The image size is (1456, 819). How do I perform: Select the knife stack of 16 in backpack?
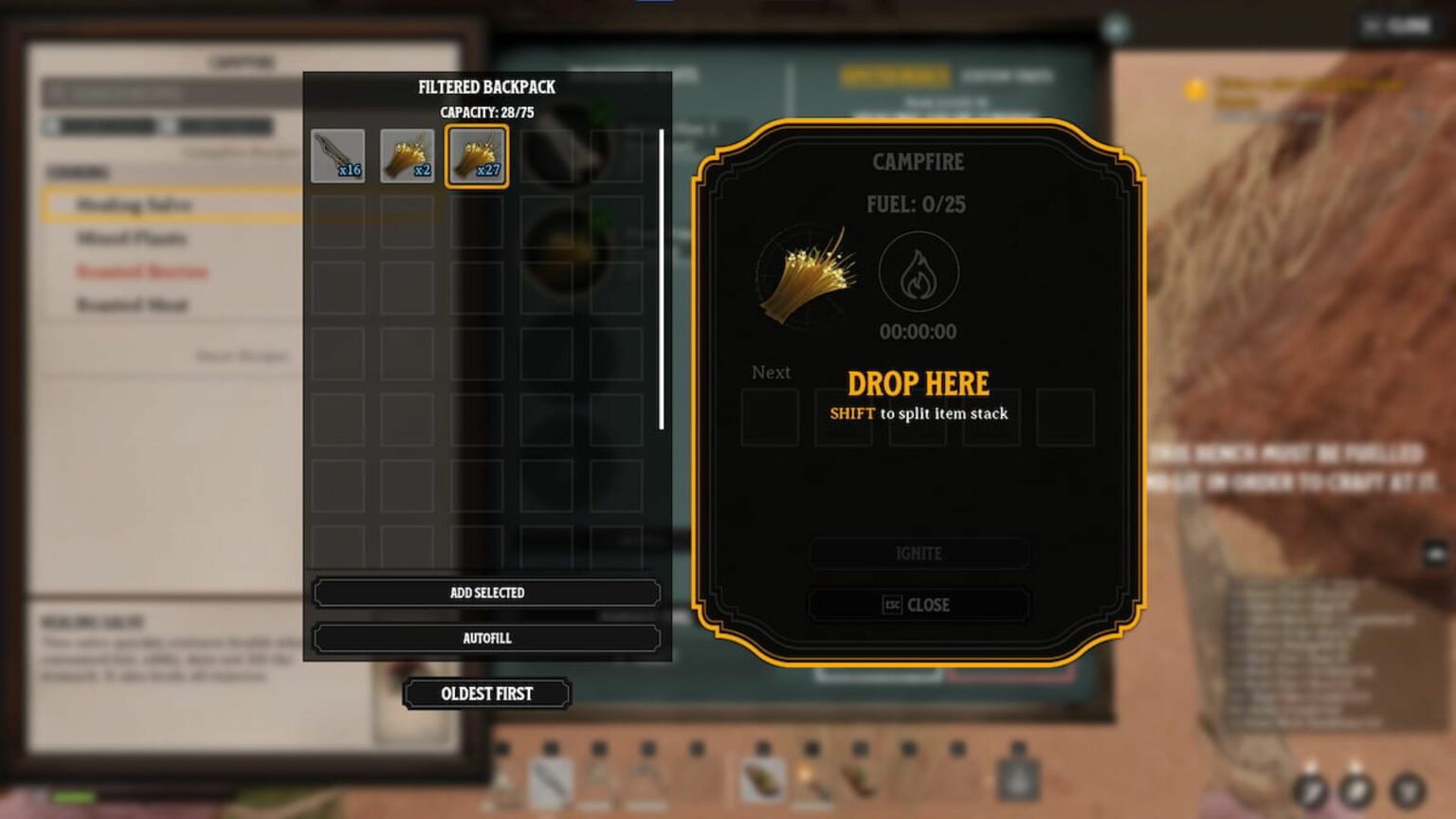click(x=338, y=156)
